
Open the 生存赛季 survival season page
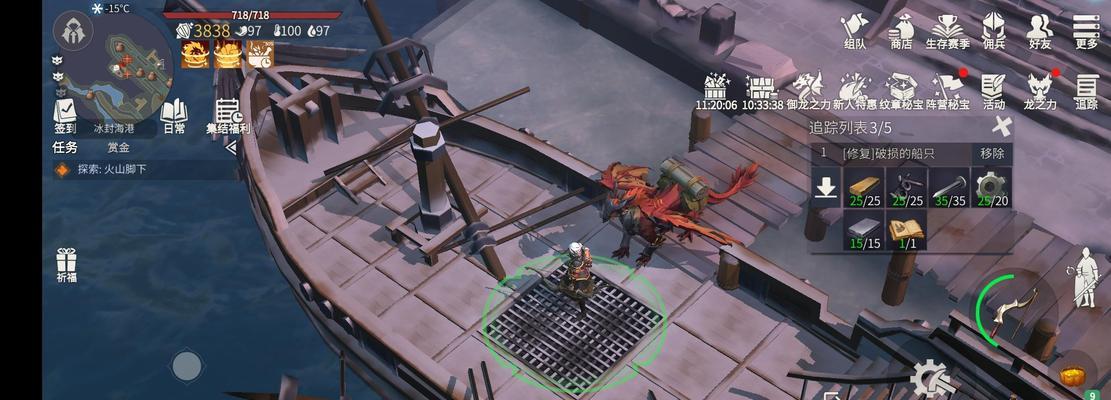coord(947,30)
